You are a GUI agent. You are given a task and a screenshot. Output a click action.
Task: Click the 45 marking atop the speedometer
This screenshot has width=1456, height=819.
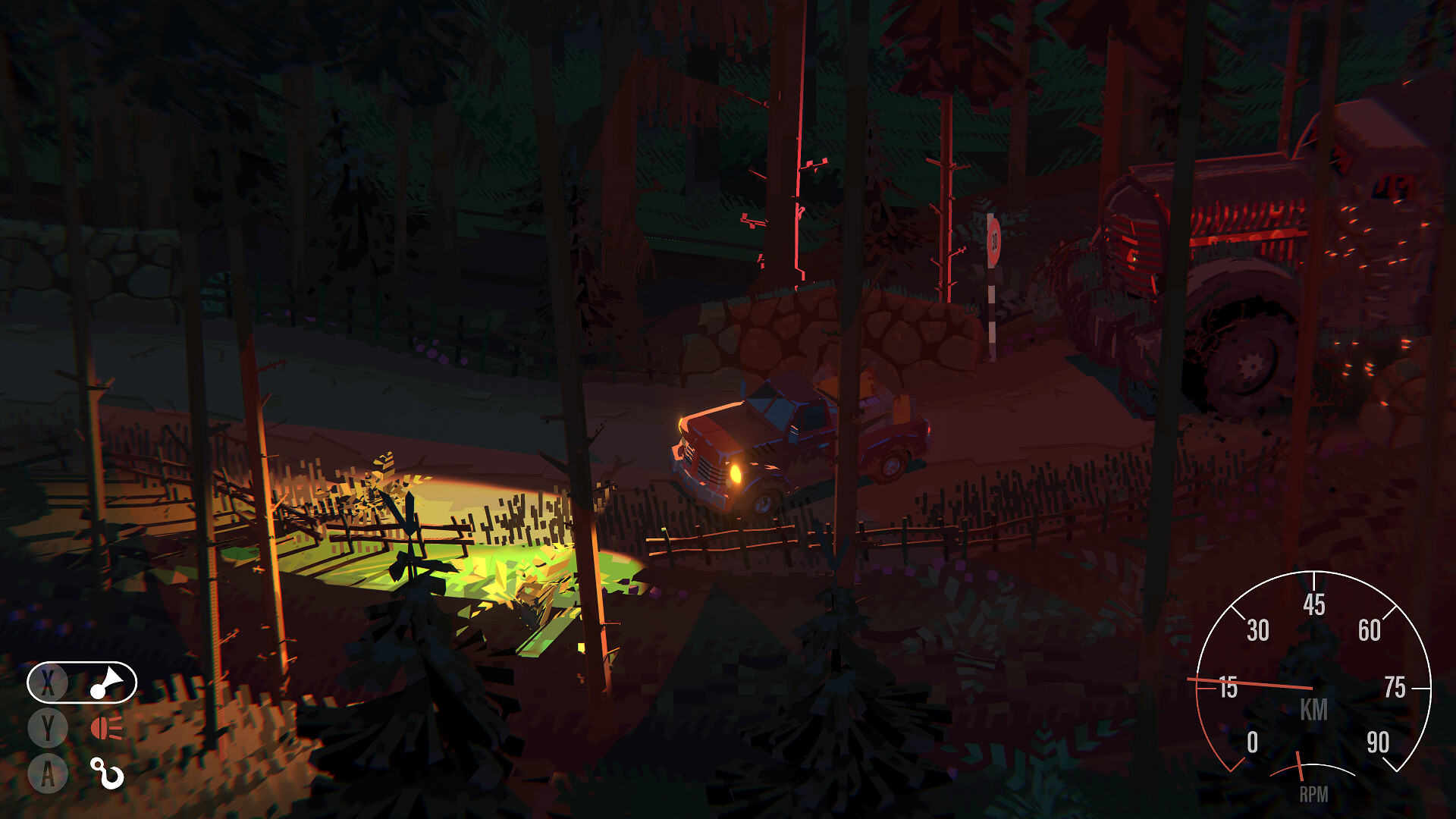click(1315, 605)
